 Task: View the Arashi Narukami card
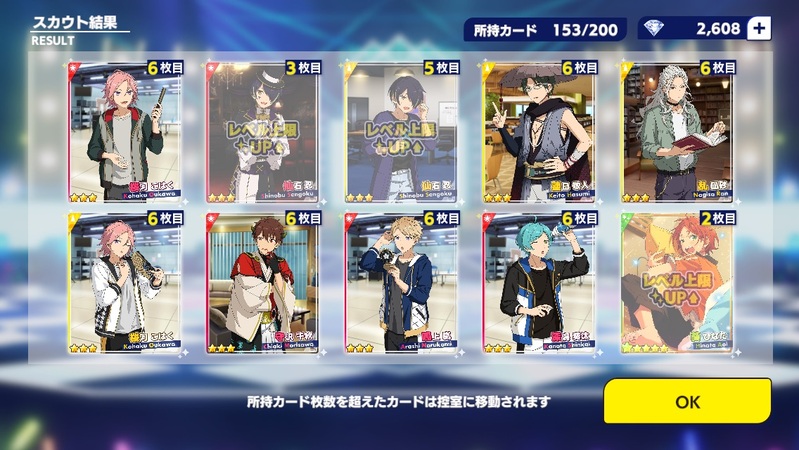click(400, 285)
